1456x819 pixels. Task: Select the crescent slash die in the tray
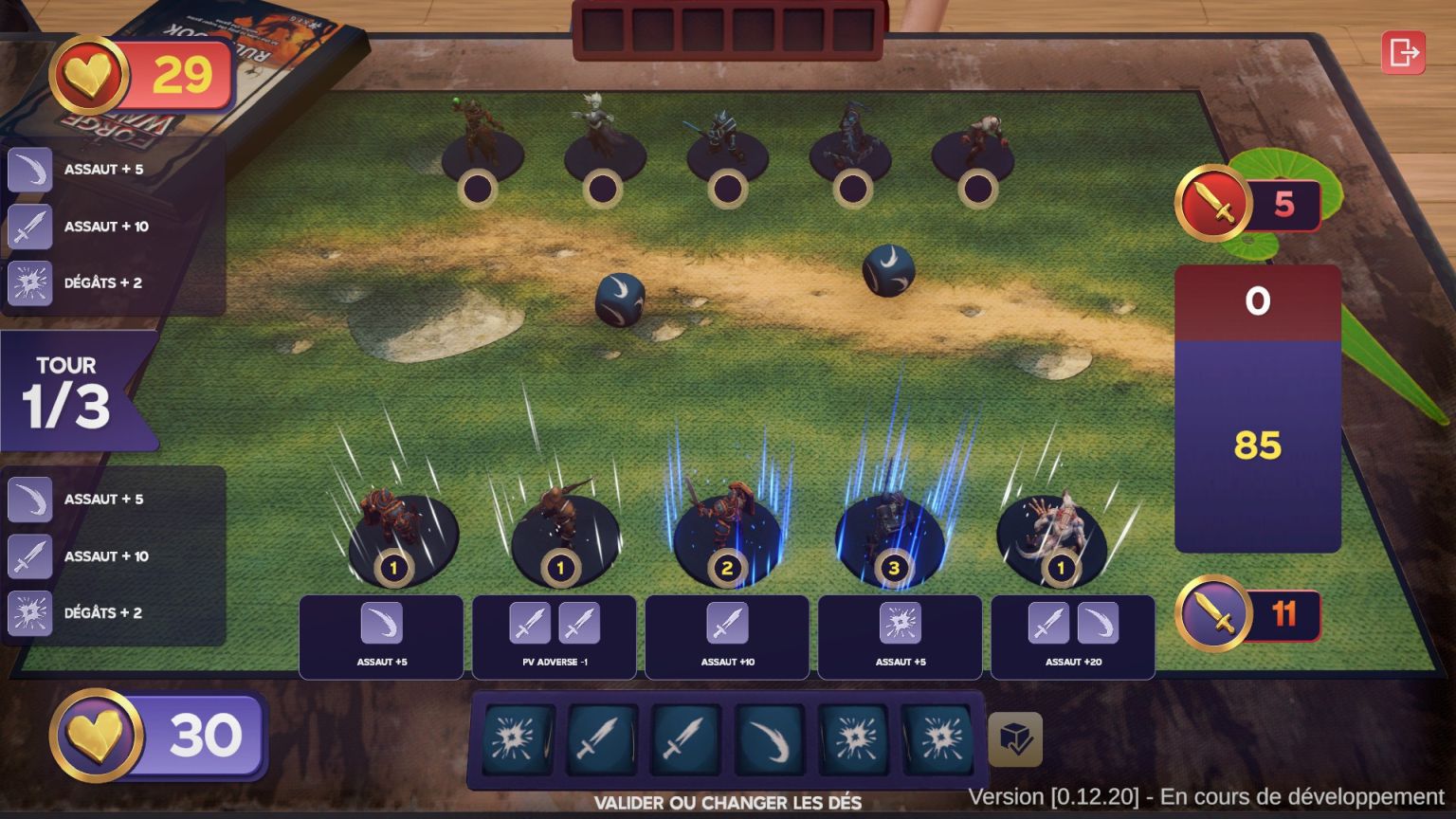(x=770, y=737)
